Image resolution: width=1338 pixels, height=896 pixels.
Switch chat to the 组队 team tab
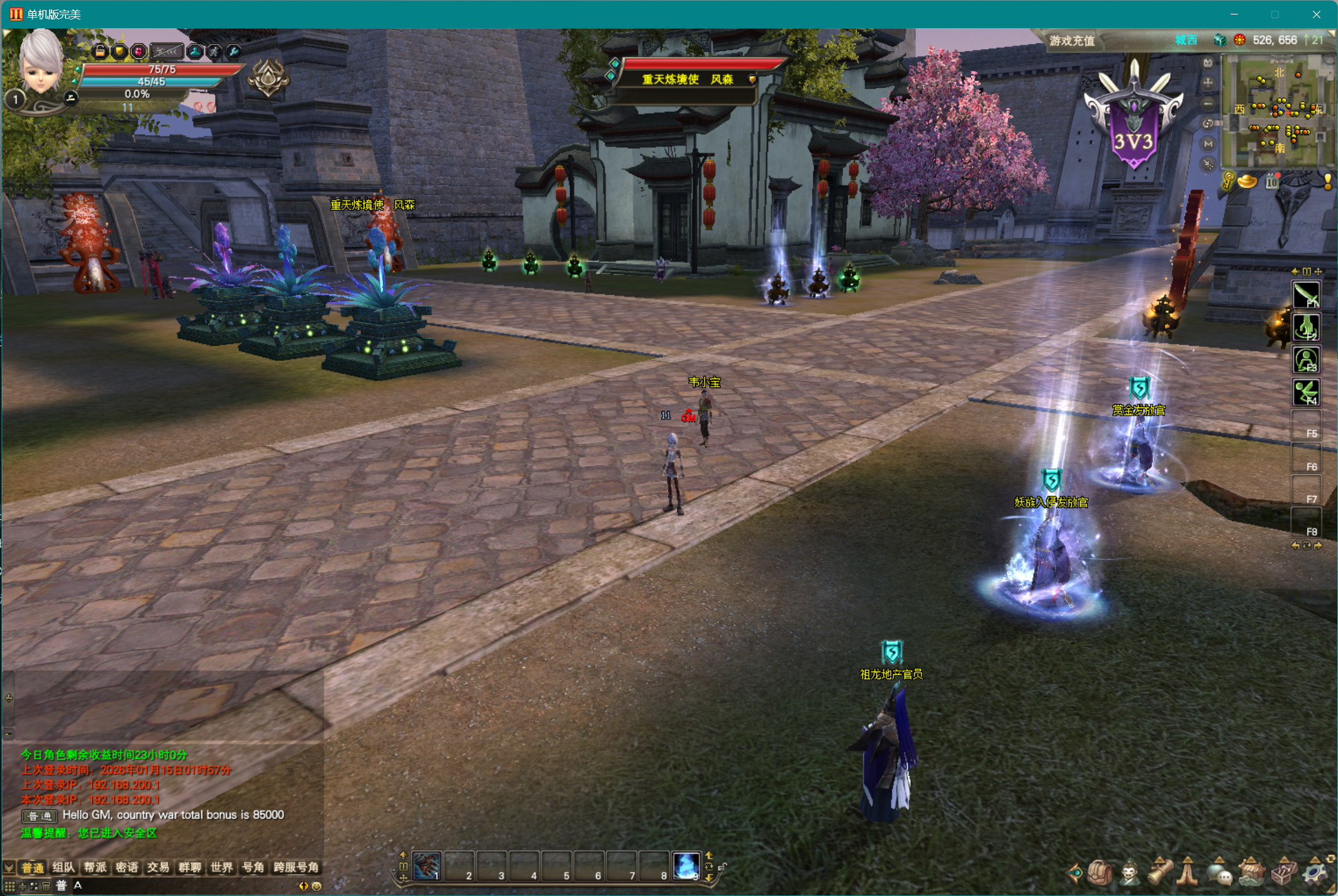[x=64, y=868]
